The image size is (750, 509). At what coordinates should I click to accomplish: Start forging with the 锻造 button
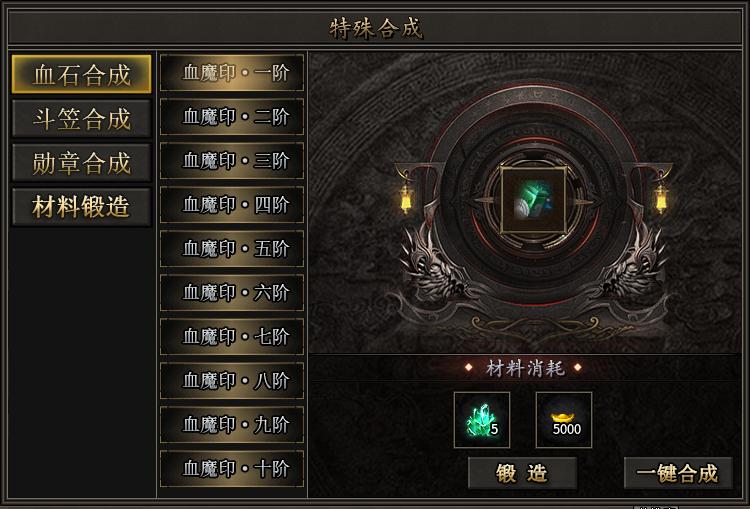522,473
